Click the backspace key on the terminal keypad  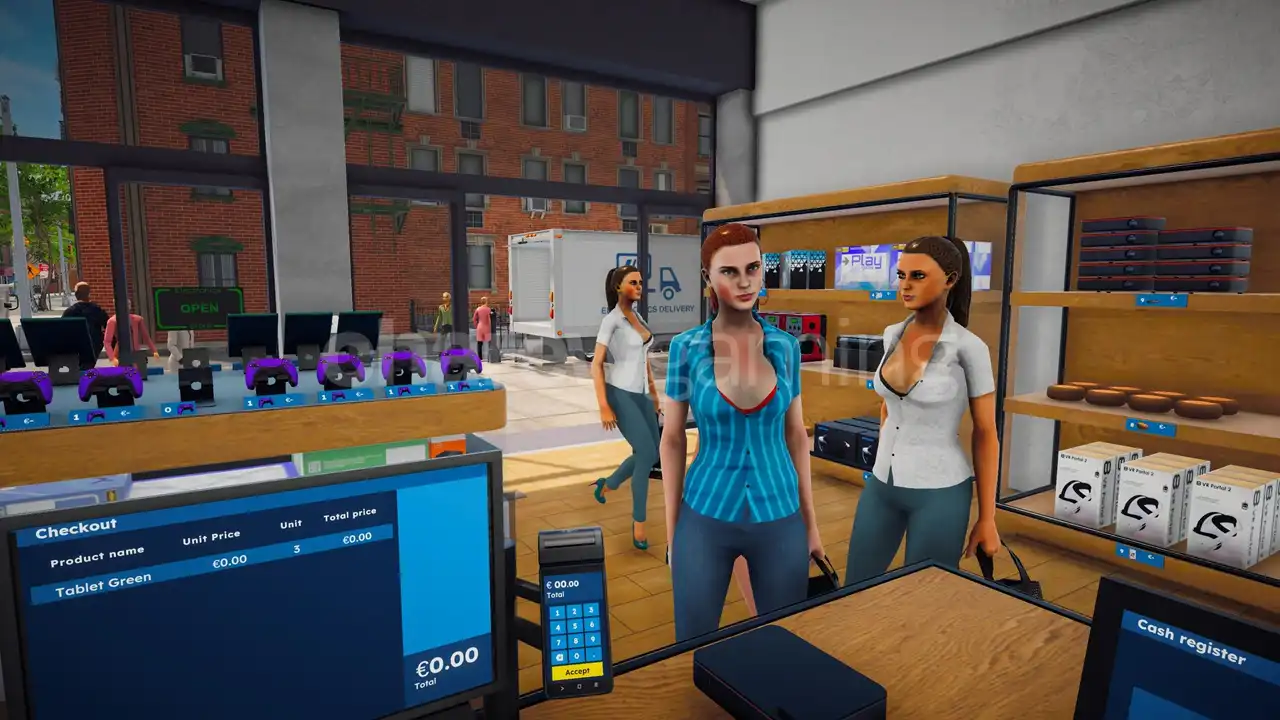click(x=559, y=658)
